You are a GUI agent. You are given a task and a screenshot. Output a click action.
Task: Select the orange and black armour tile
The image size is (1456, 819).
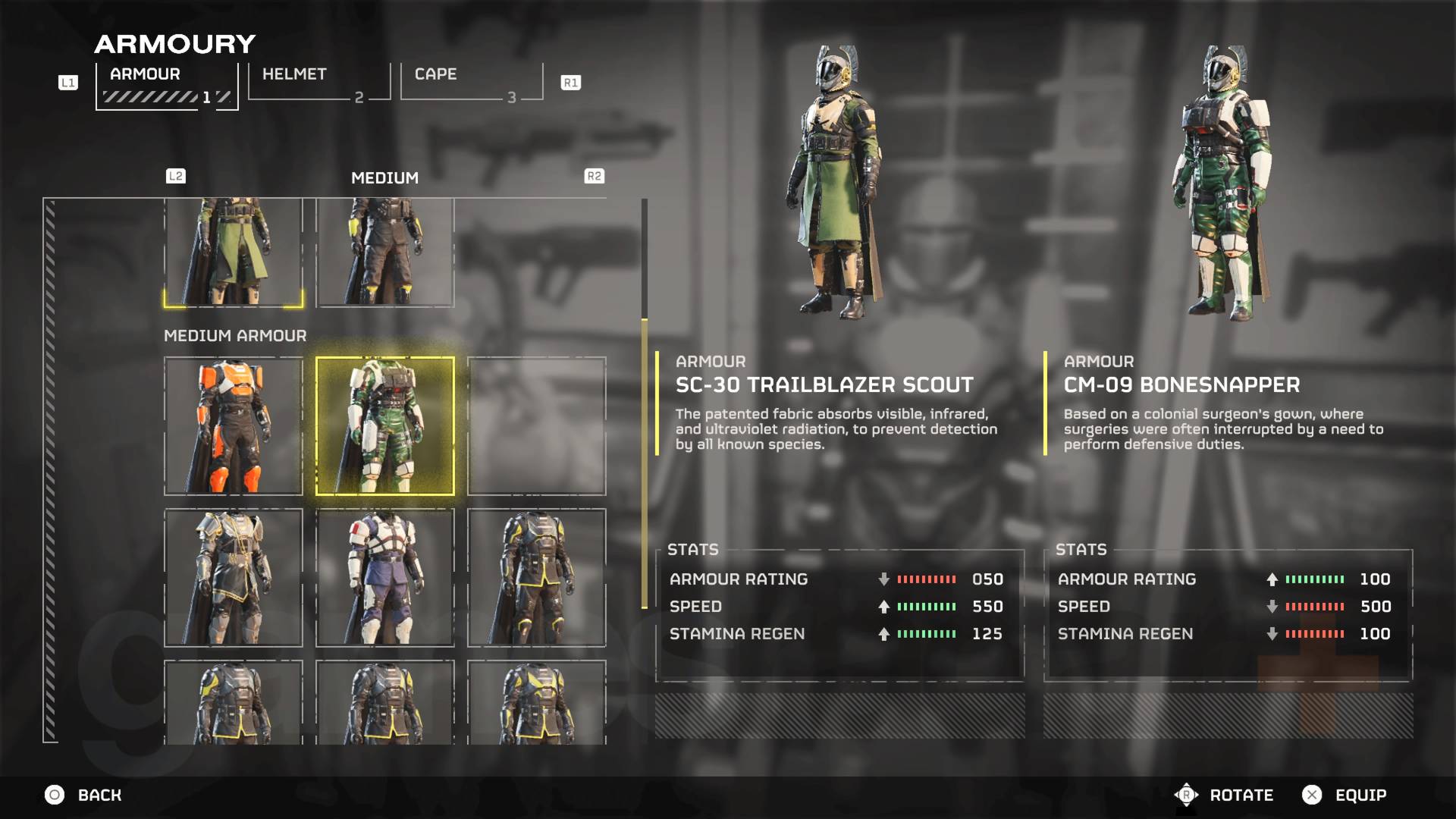(234, 426)
